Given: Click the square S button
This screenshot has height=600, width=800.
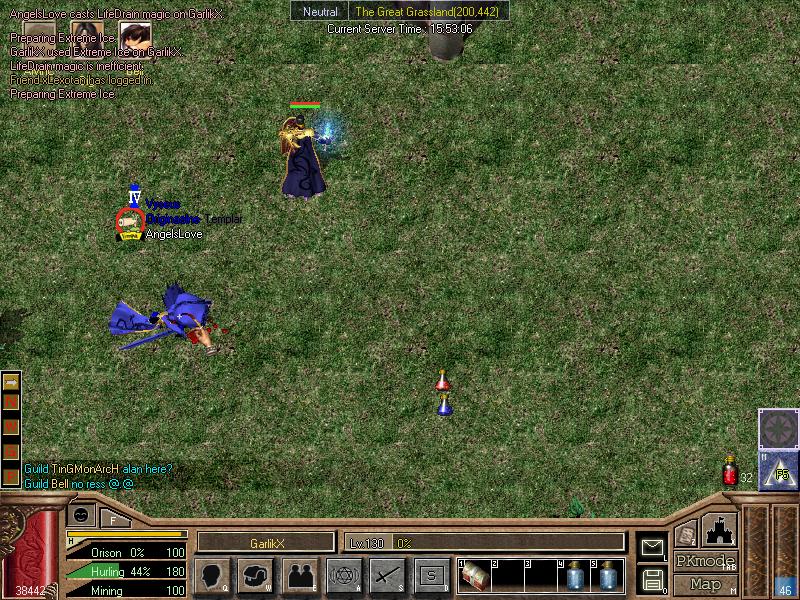Looking at the screenshot, I should (431, 575).
